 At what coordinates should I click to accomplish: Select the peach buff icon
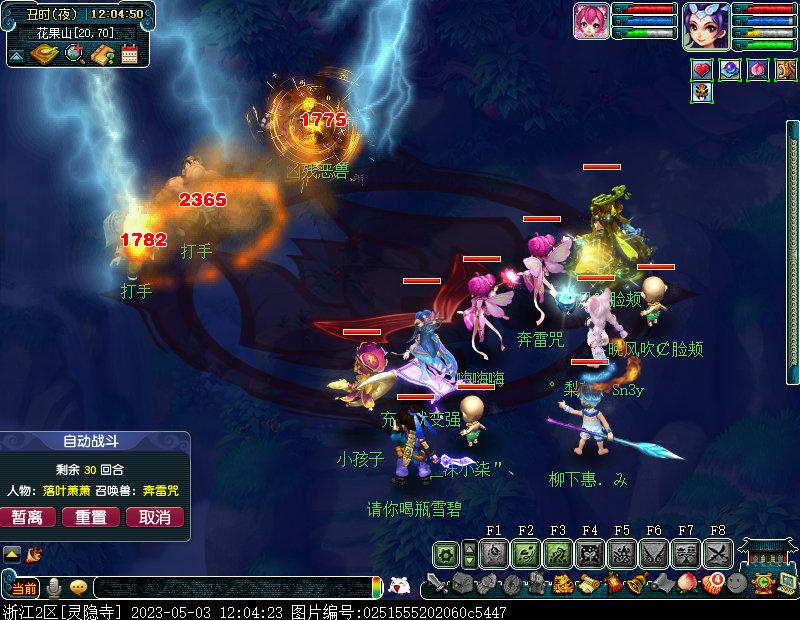coord(758,70)
